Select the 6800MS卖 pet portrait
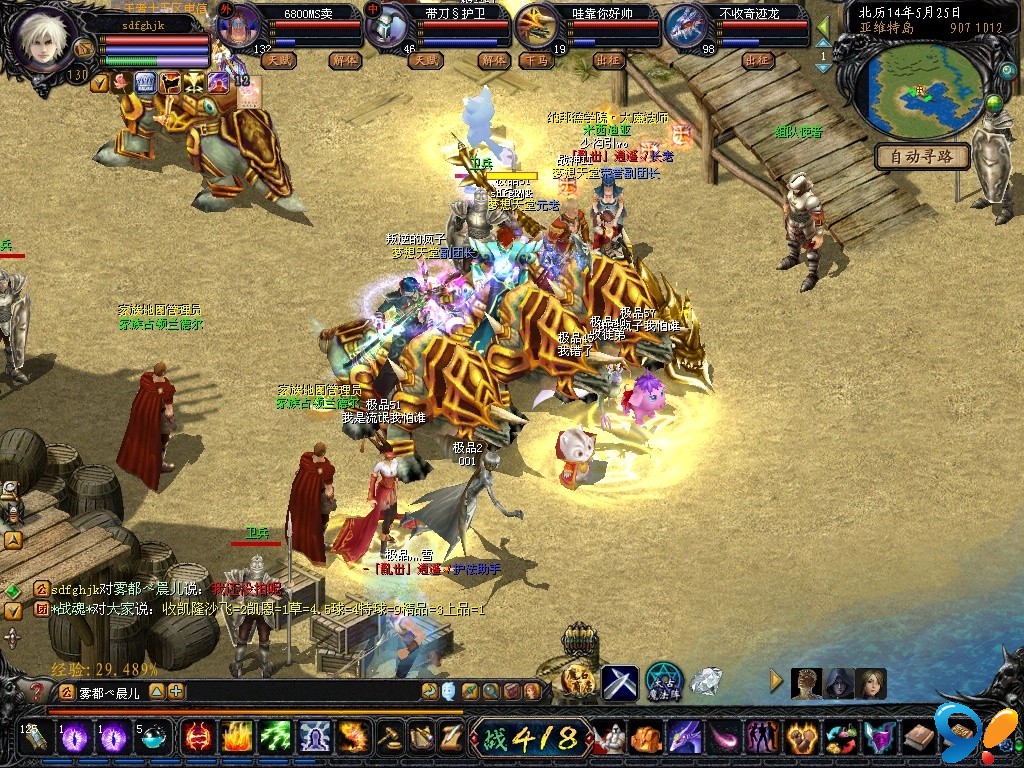Viewport: 1024px width, 768px height. [237, 27]
